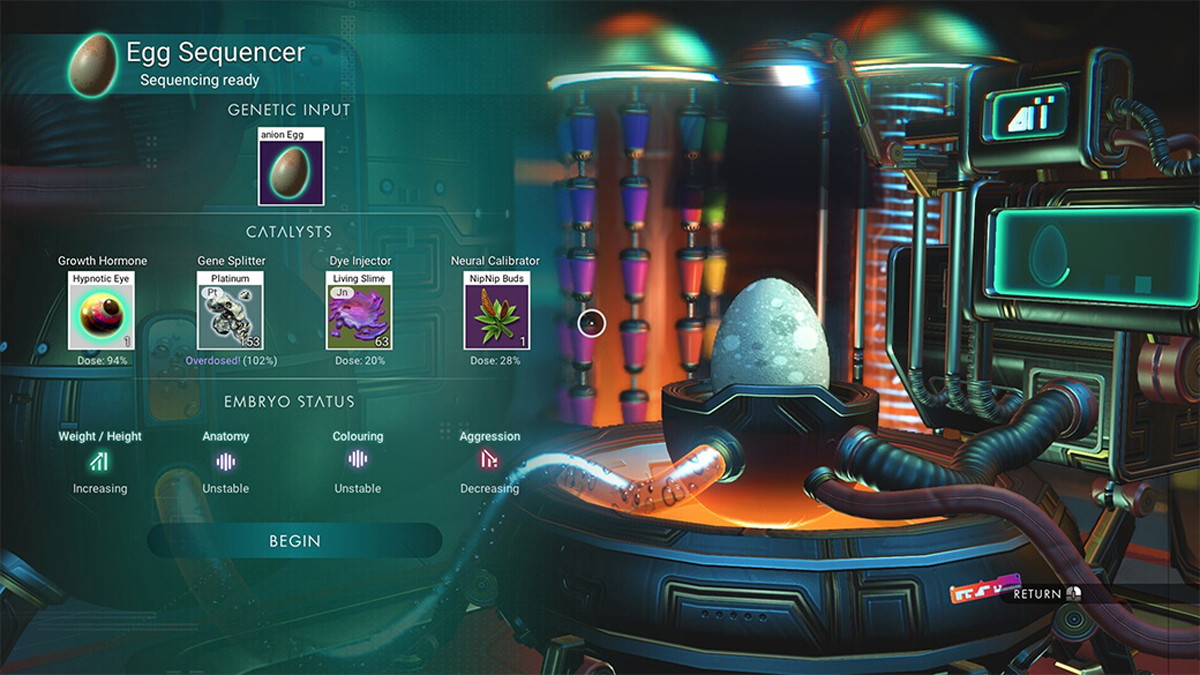Screen dimensions: 1200x675
Task: Select the Platinum gene splitter slot
Action: [x=230, y=311]
